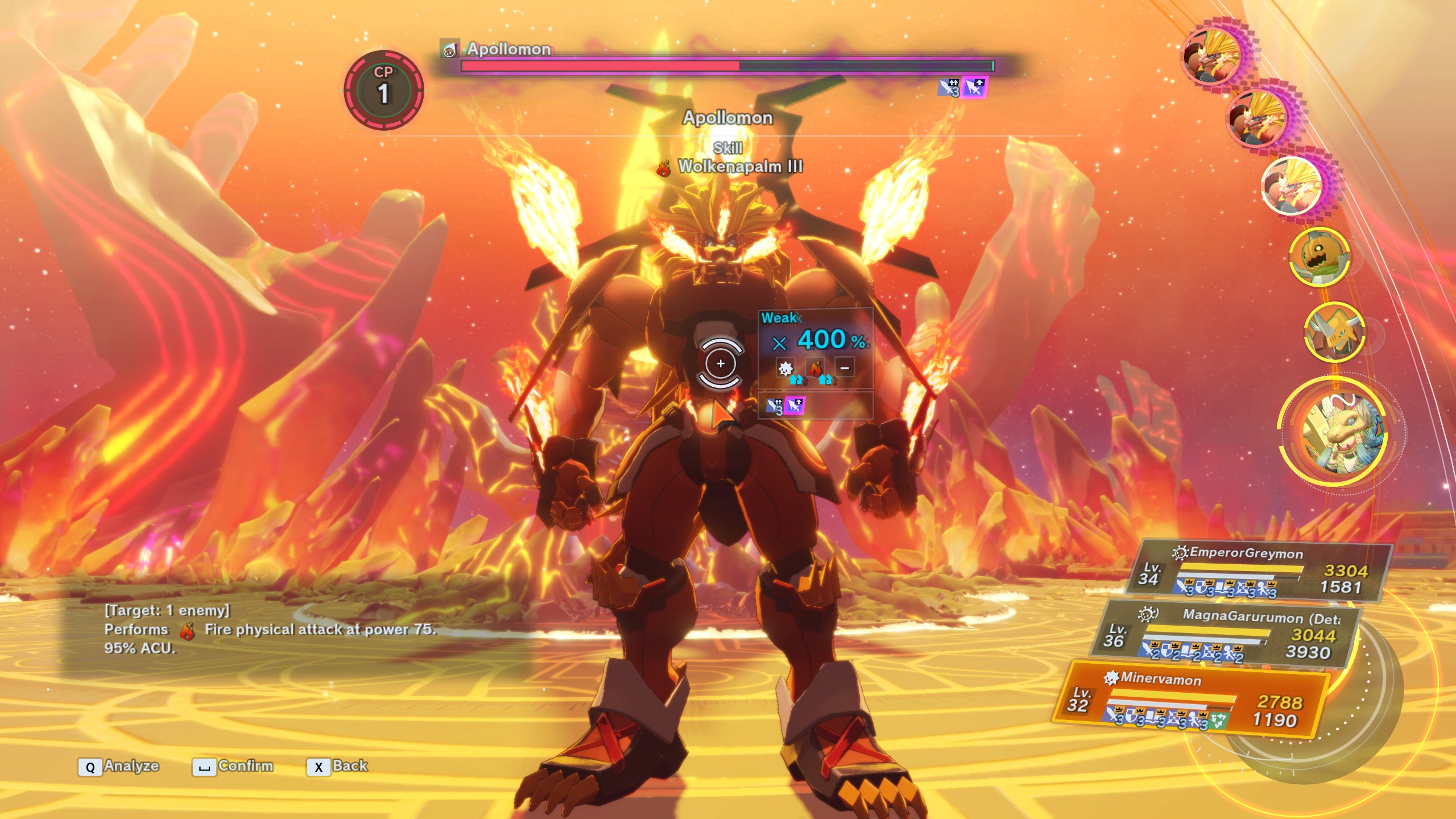The image size is (1456, 819).
Task: Go Back from target selection
Action: tap(338, 767)
